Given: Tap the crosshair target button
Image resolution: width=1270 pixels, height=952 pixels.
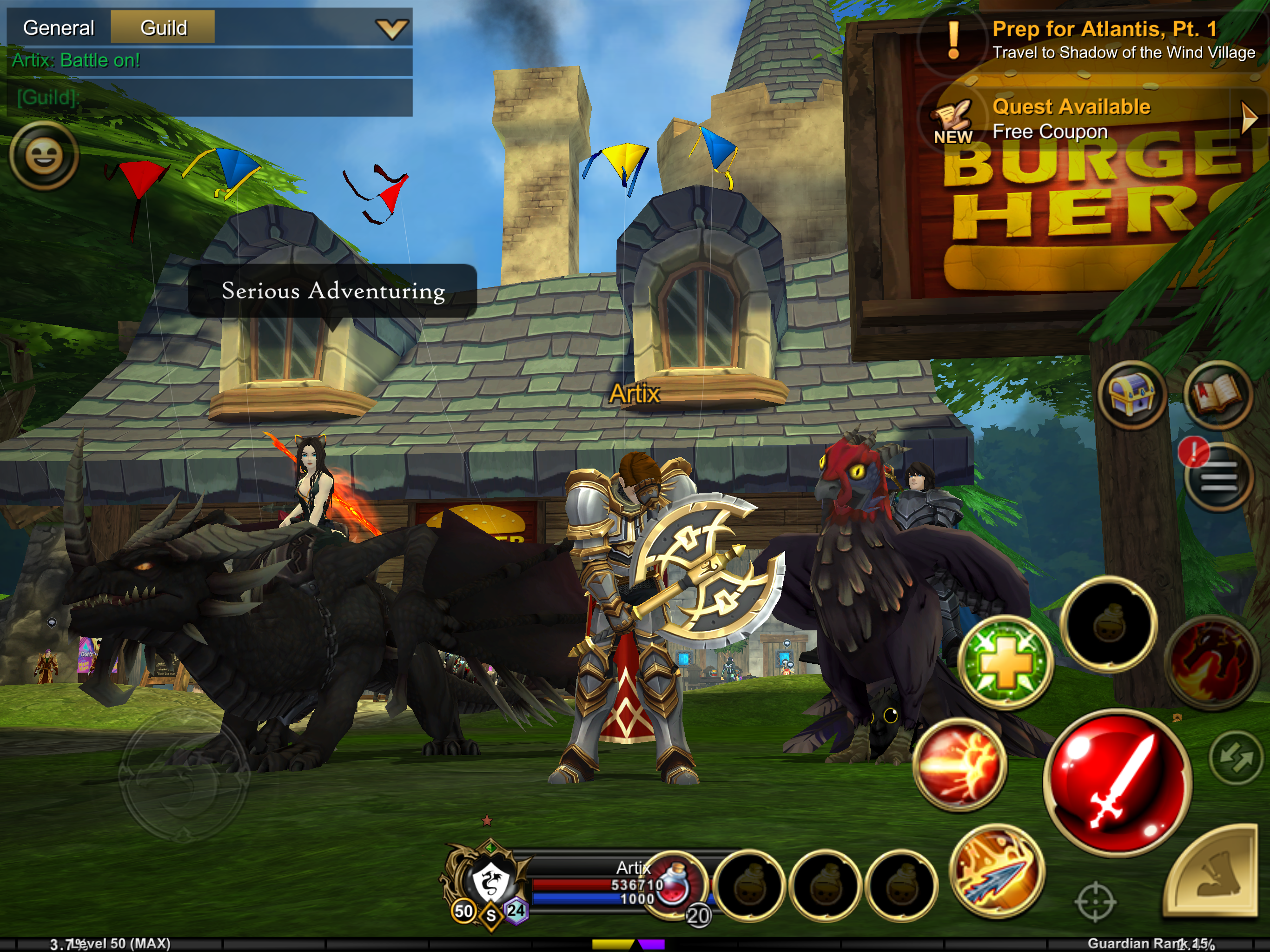Looking at the screenshot, I should point(1095,901).
